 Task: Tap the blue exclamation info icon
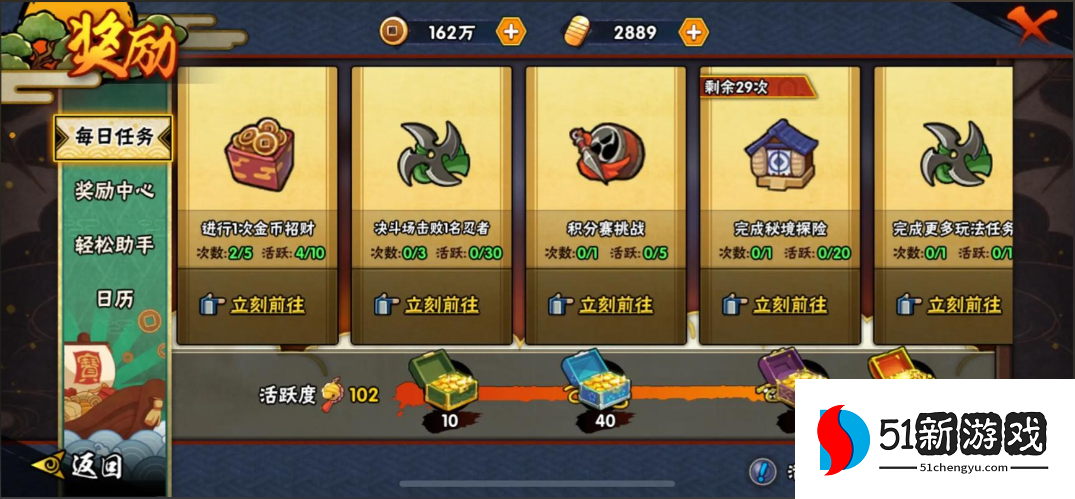click(x=762, y=471)
